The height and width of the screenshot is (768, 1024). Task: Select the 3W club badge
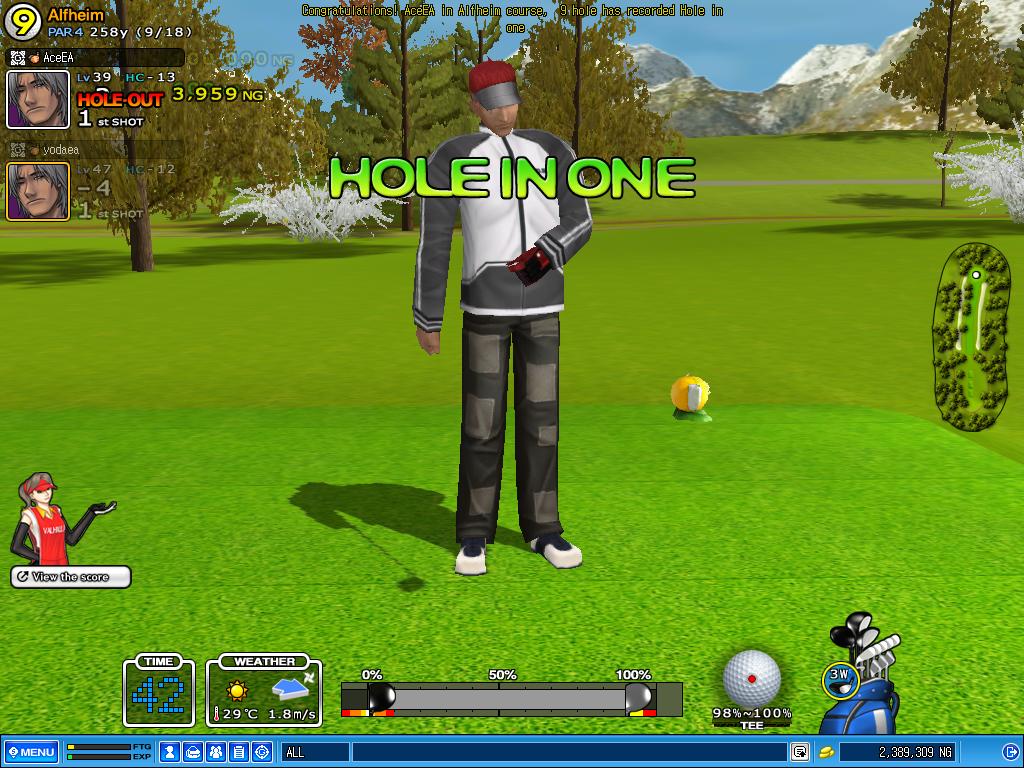click(x=838, y=677)
